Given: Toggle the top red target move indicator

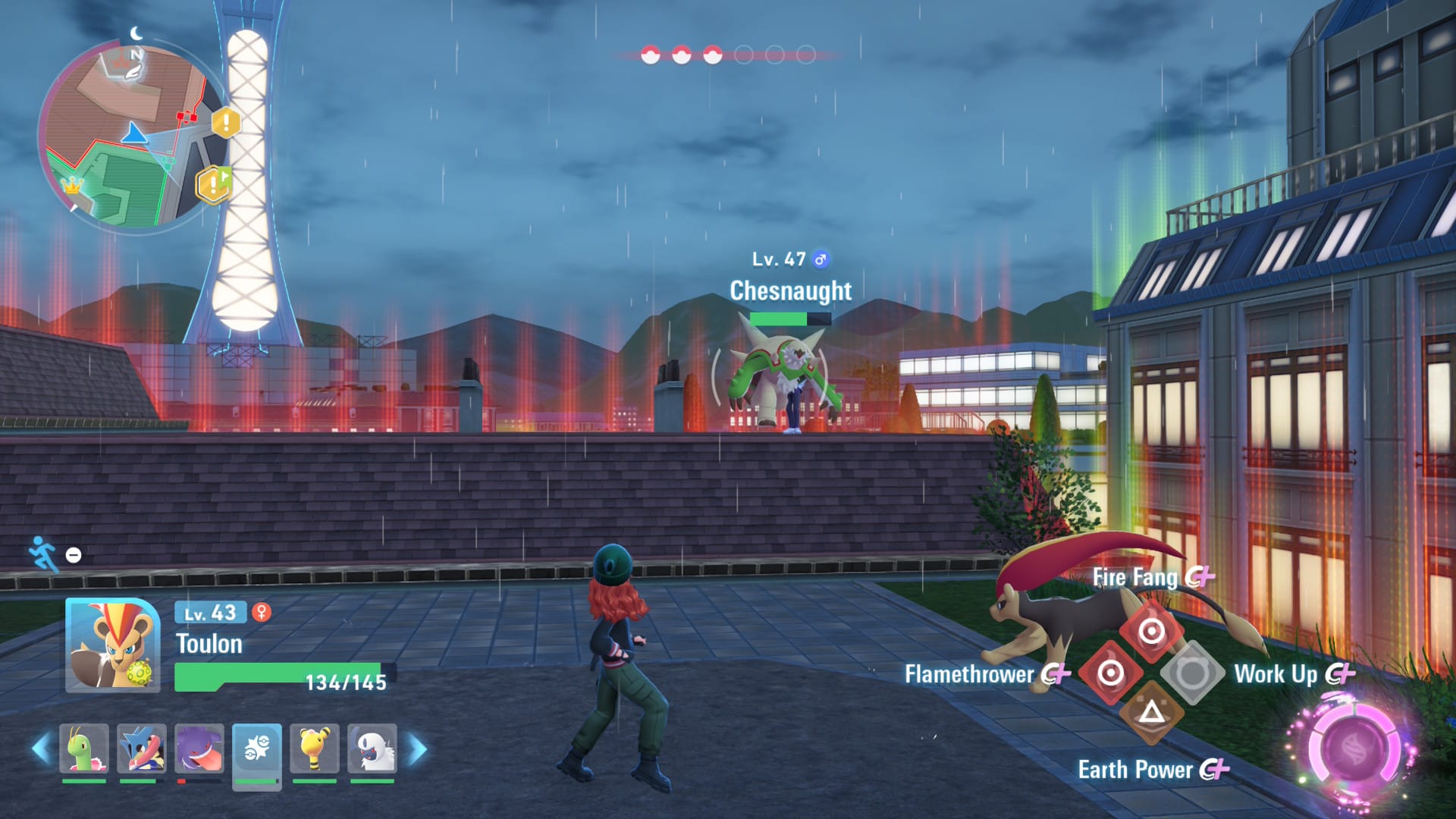Looking at the screenshot, I should (1151, 631).
